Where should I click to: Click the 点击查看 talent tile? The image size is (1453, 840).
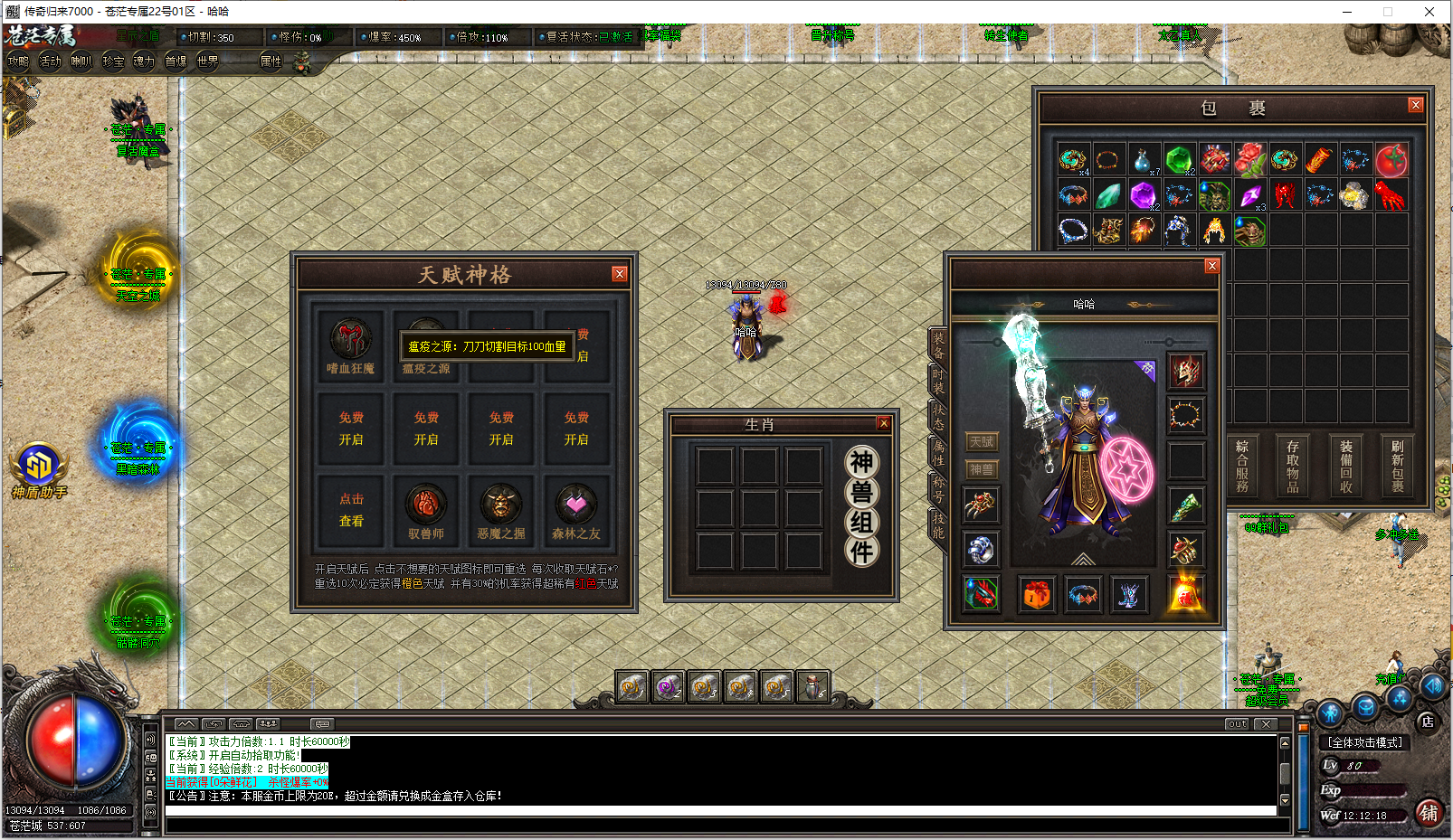[351, 510]
